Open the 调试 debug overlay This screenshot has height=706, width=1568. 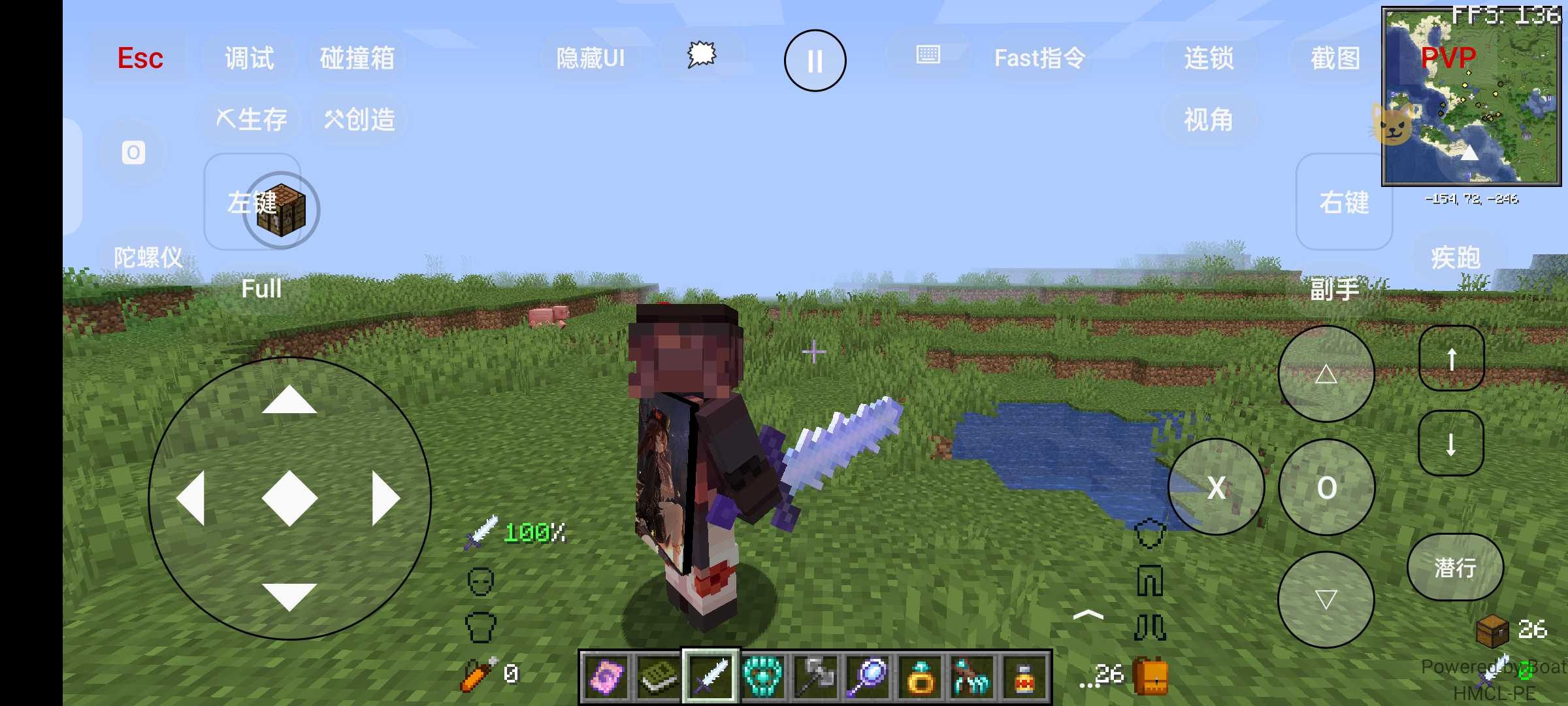(x=249, y=58)
